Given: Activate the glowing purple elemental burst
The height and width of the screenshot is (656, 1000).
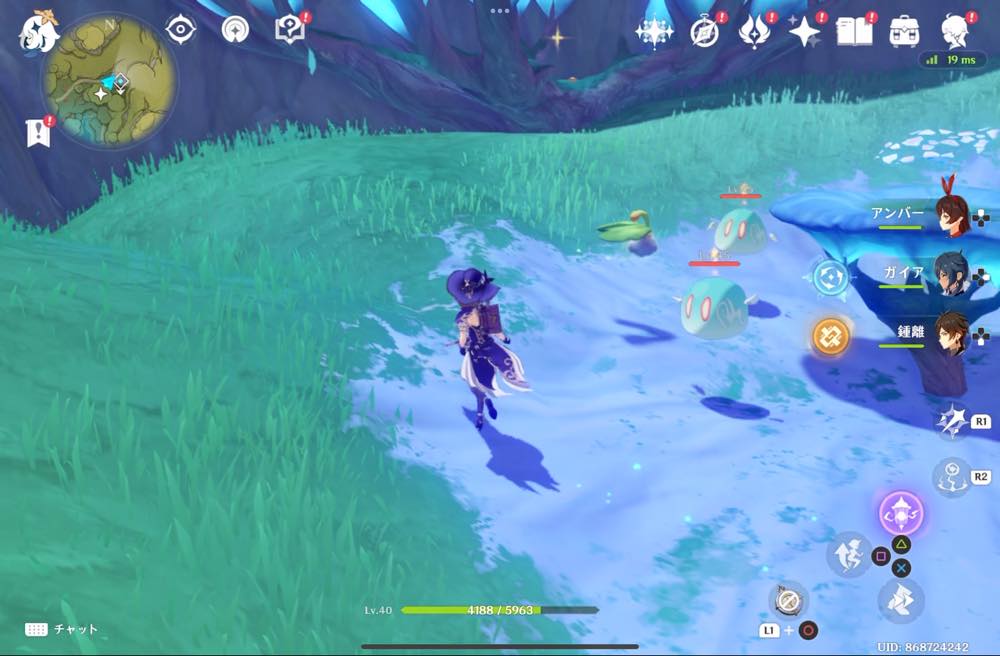Looking at the screenshot, I should click(900, 515).
